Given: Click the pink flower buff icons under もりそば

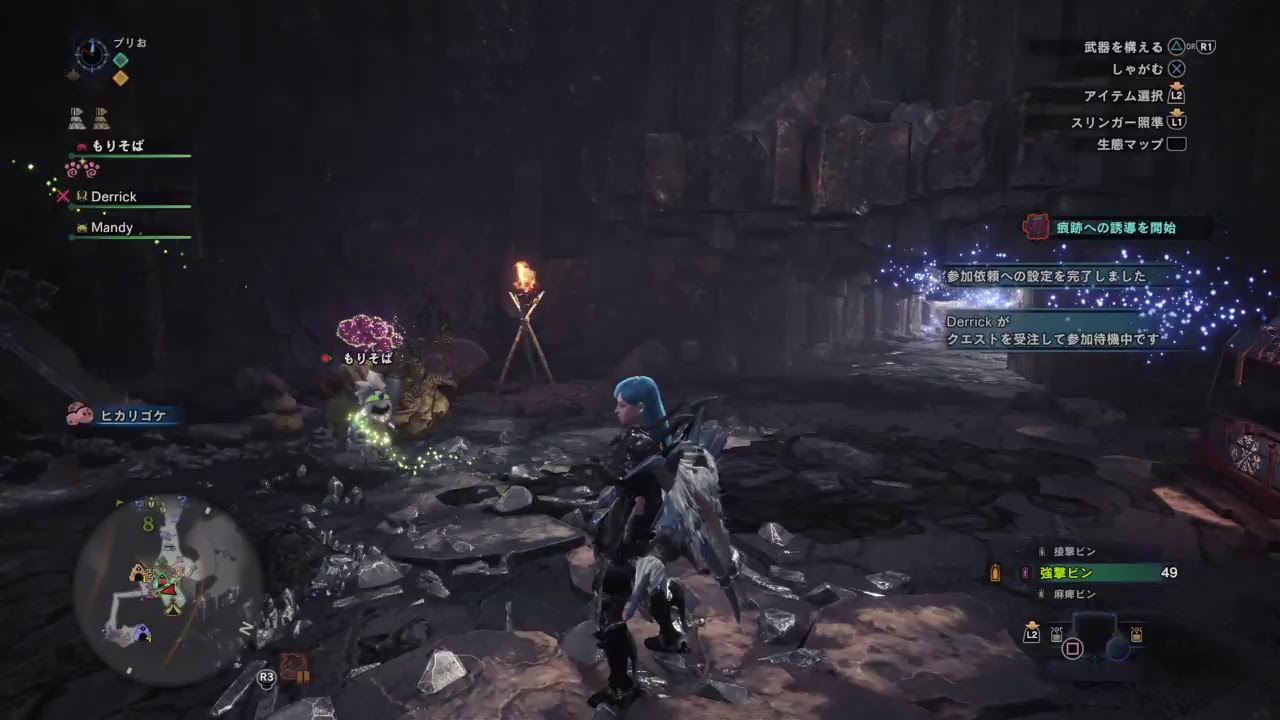Looking at the screenshot, I should (84, 170).
